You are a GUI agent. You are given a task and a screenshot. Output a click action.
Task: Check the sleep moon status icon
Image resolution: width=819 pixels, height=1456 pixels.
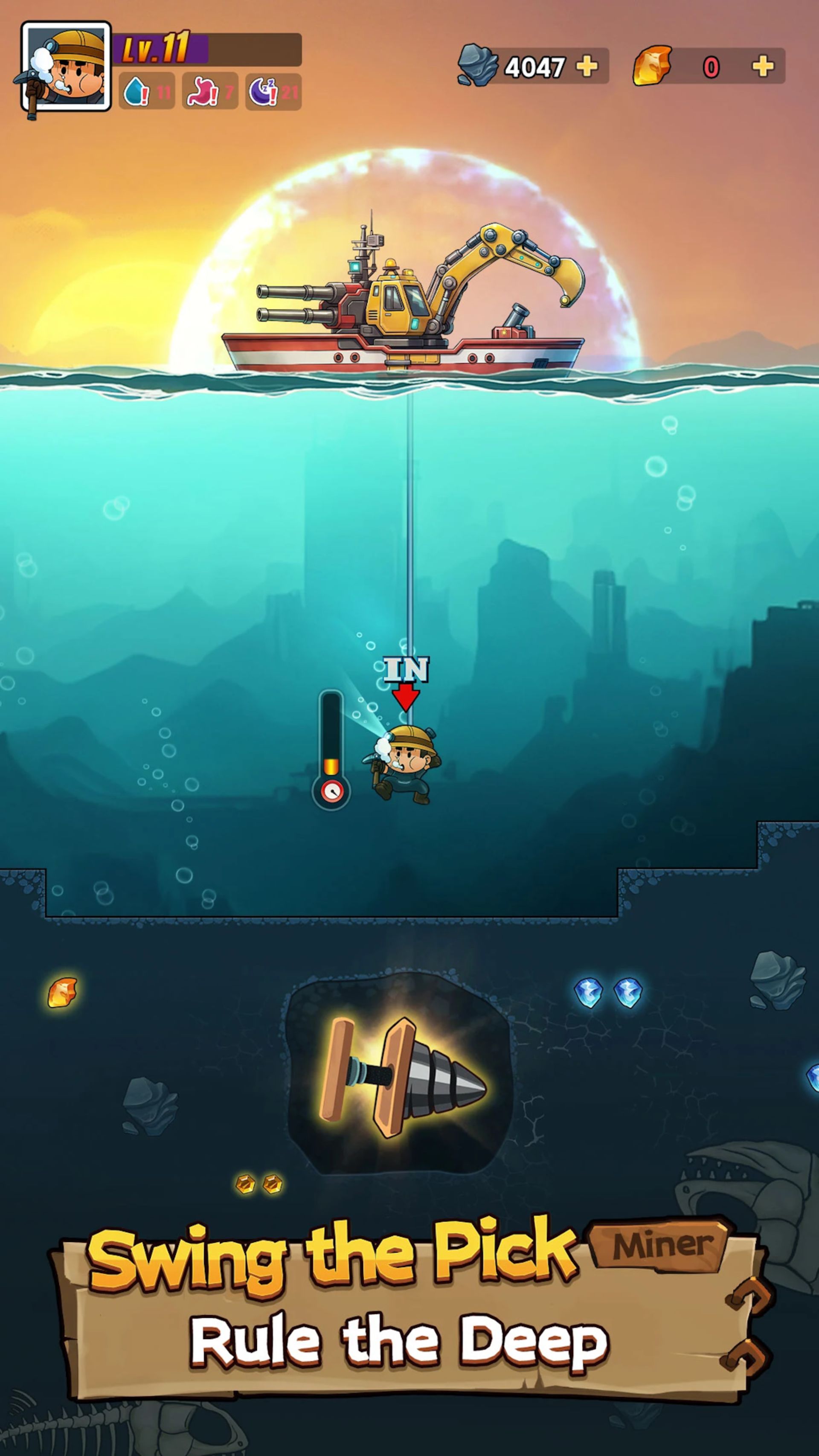tap(263, 92)
